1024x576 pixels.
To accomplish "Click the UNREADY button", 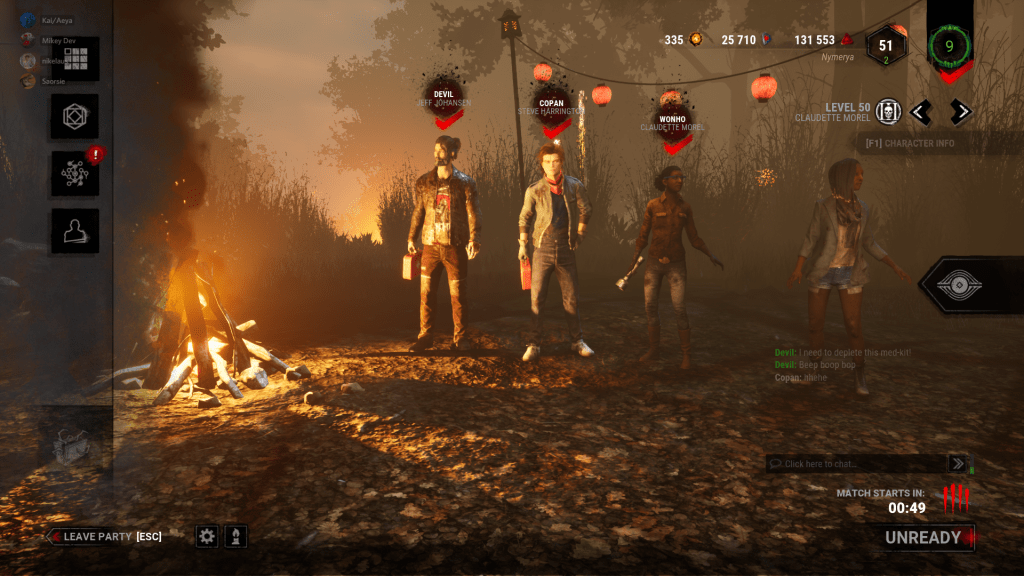I will (928, 537).
